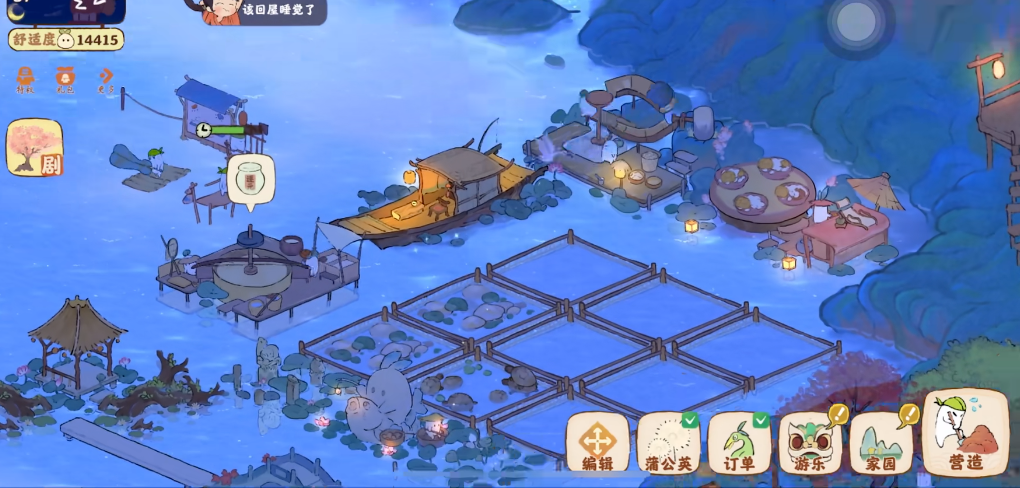This screenshot has height=488, width=1020.
Task: Open the 蒲公英 dandelion menu
Action: point(668,441)
